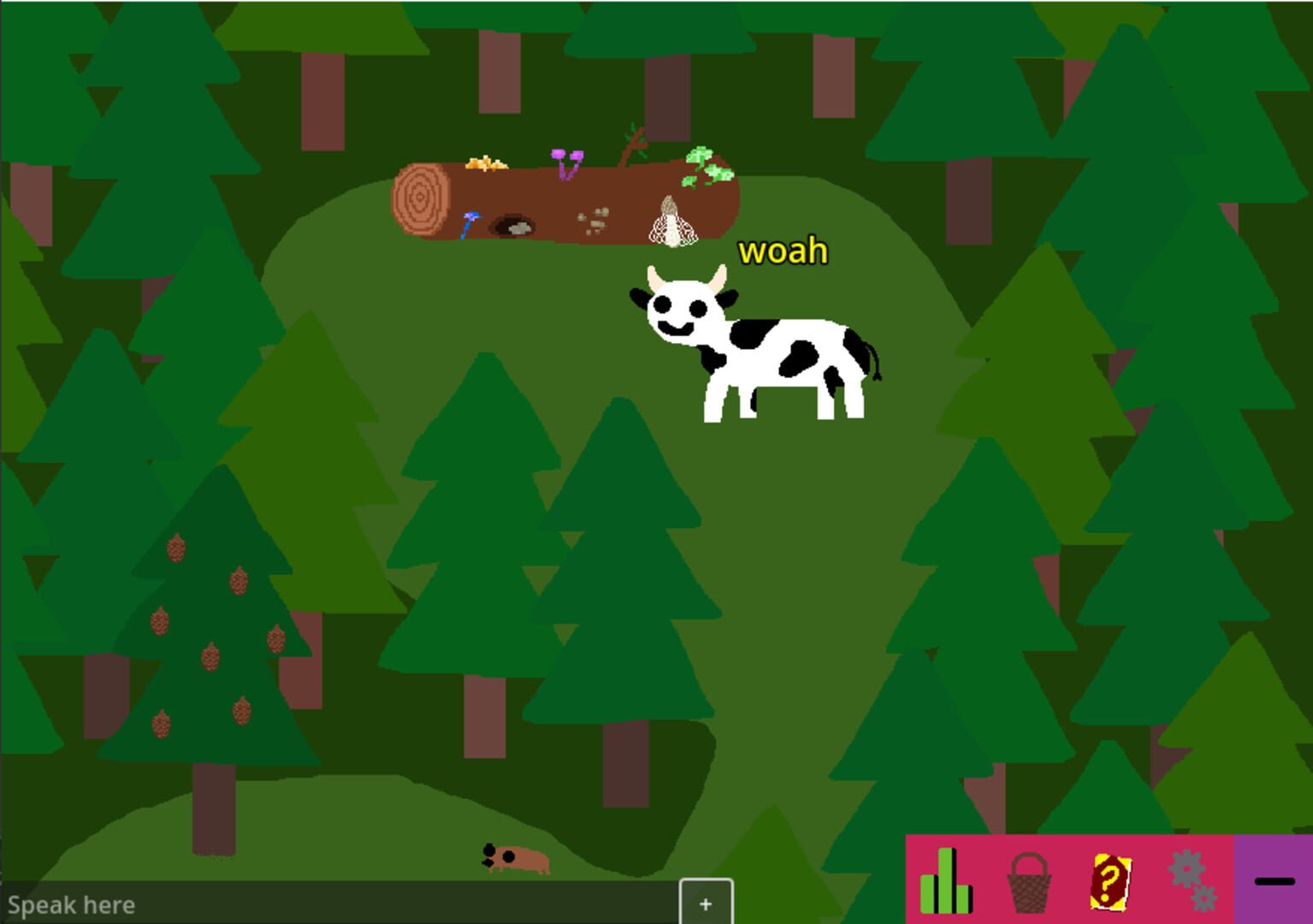Open the basket inventory
This screenshot has width=1313, height=924.
pyautogui.click(x=1030, y=882)
